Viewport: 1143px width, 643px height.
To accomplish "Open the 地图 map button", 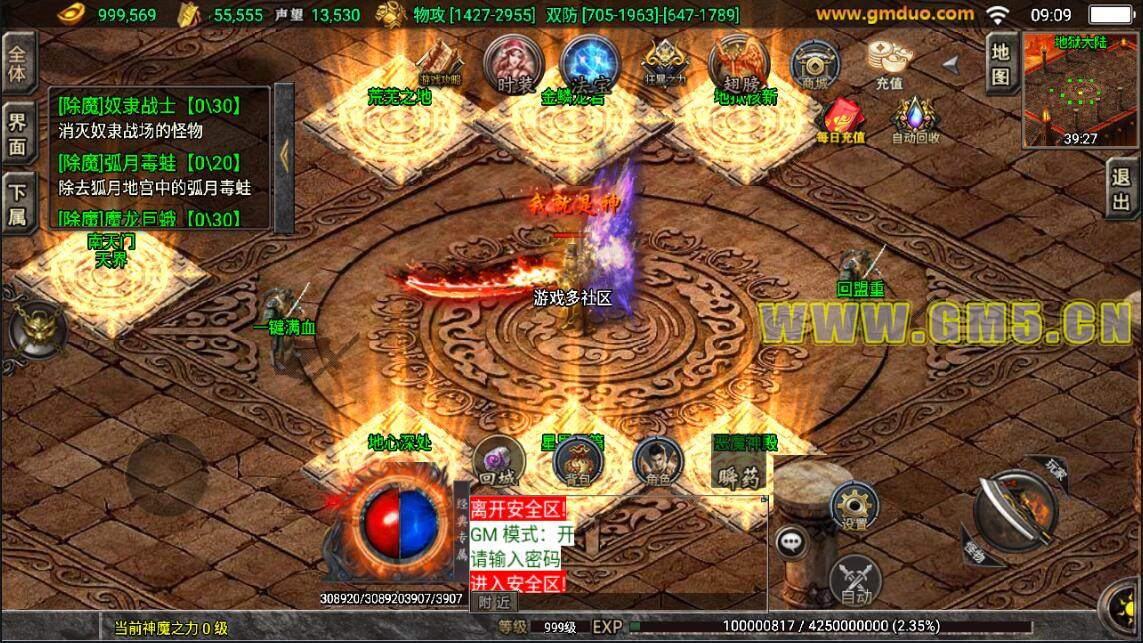I will click(x=1000, y=63).
